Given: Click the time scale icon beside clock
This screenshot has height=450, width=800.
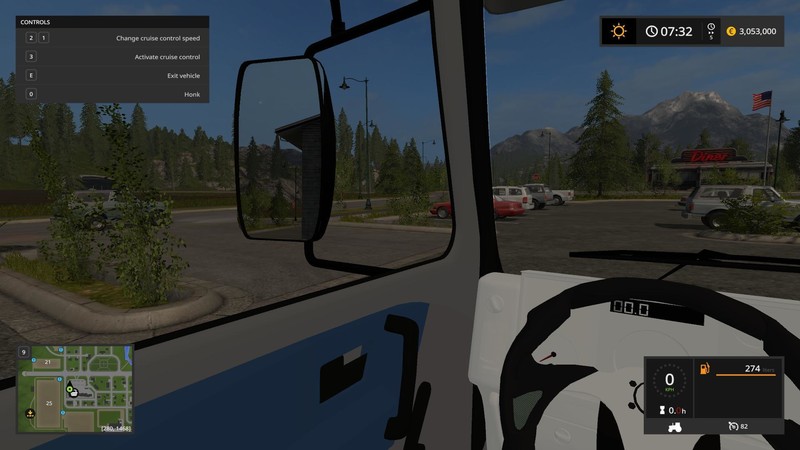Looking at the screenshot, I should pos(711,31).
